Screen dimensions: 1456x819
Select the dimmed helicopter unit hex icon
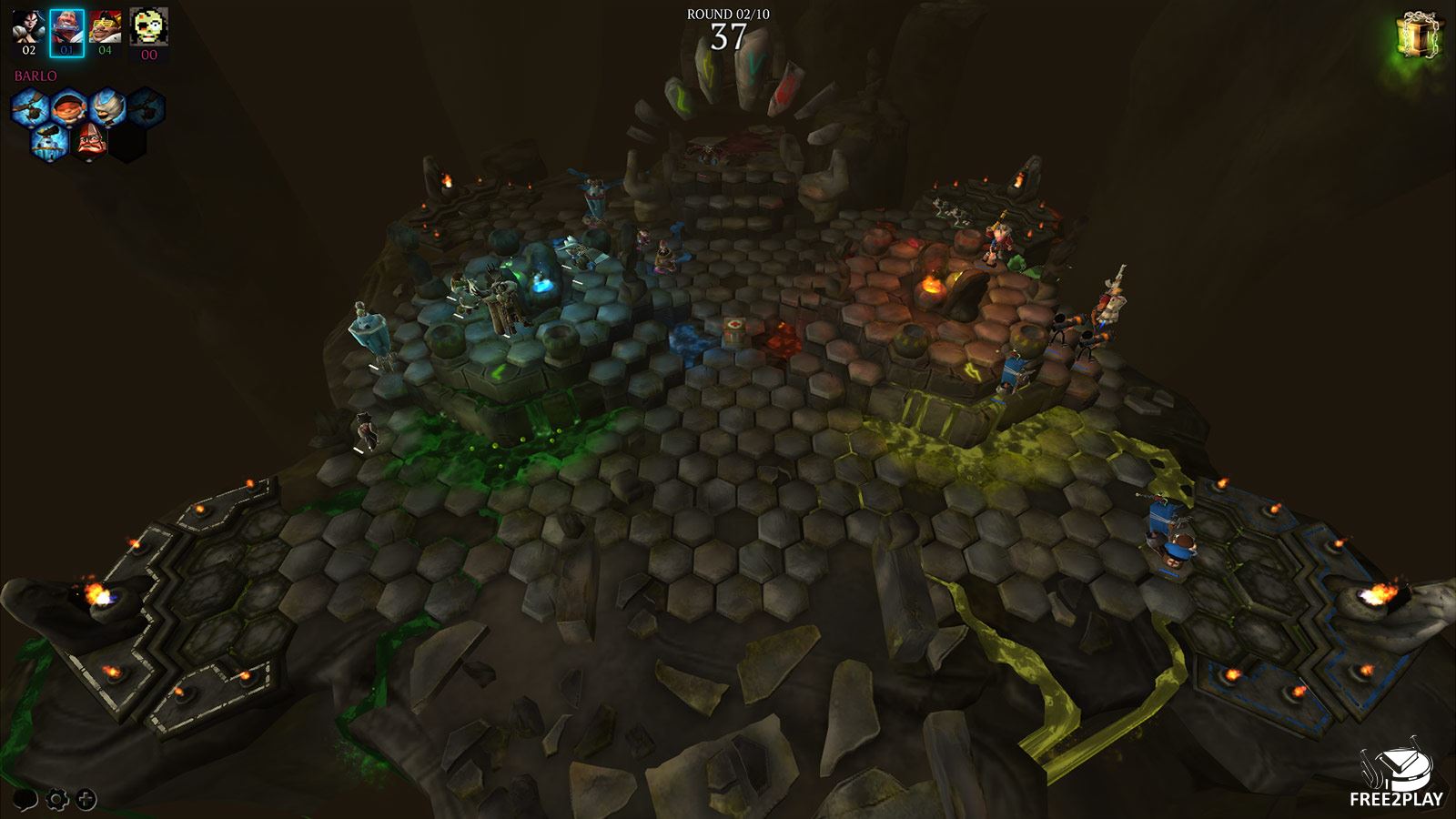146,109
